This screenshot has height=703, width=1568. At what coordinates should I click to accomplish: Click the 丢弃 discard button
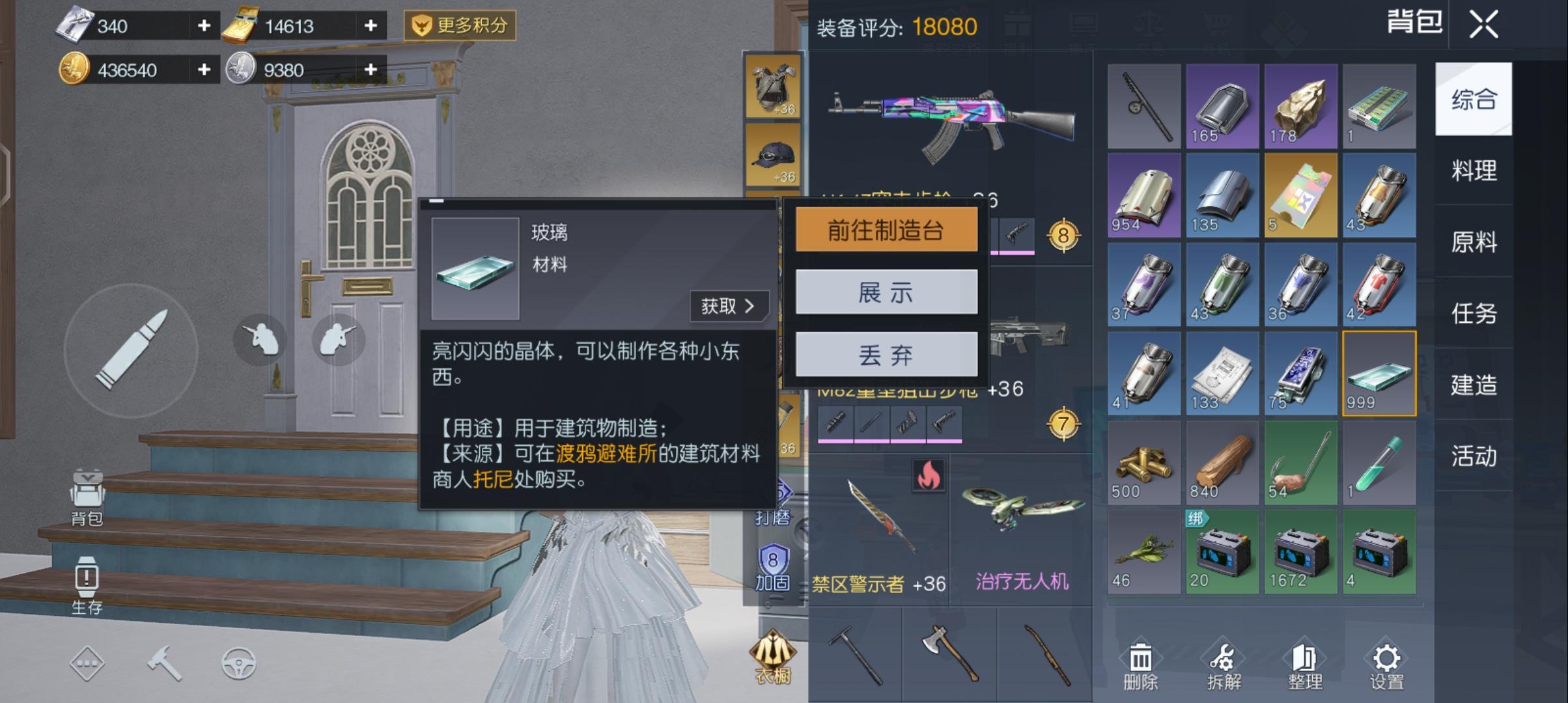(887, 354)
